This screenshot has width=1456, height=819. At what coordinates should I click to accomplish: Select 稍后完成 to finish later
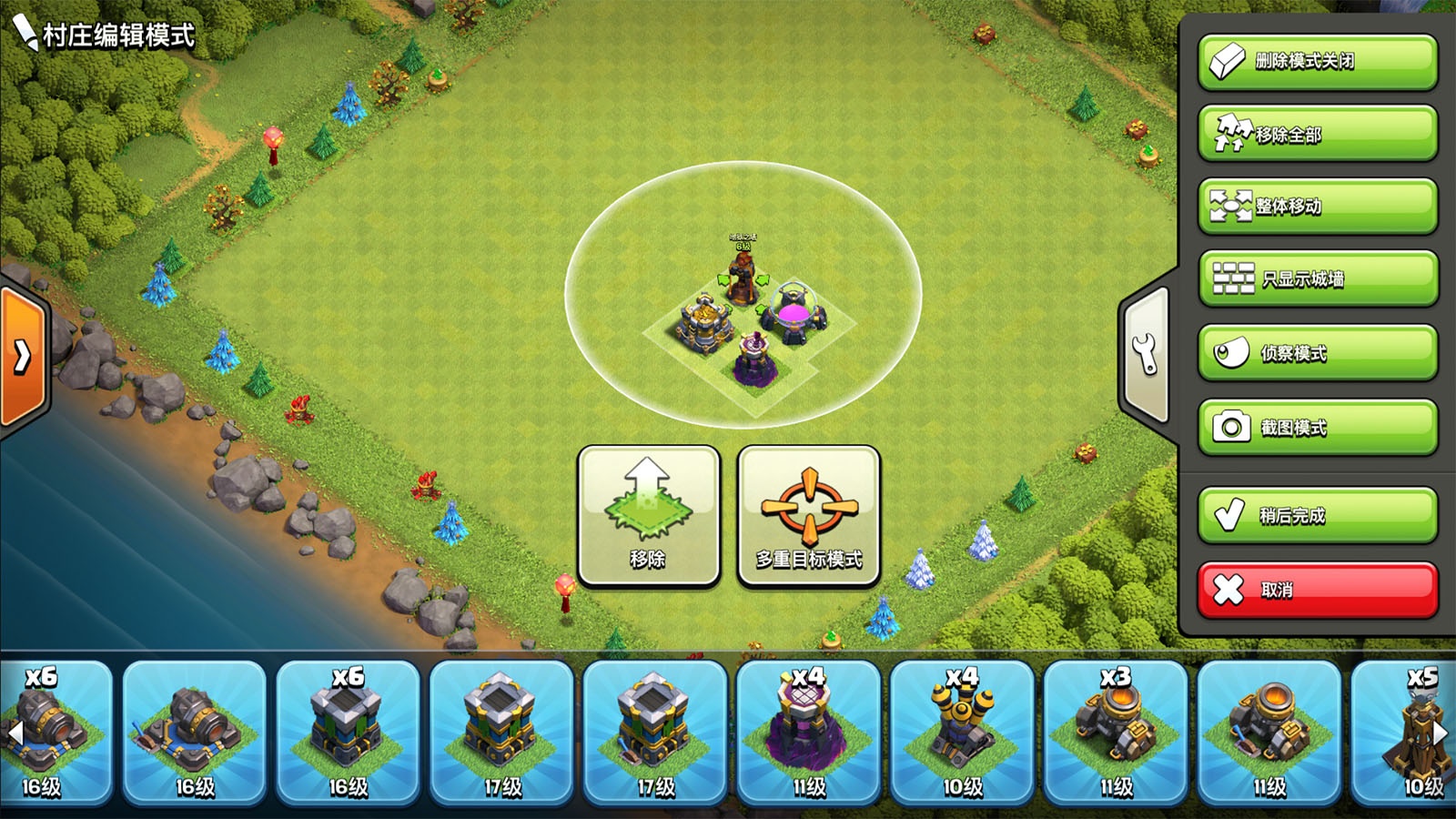pos(1317,515)
